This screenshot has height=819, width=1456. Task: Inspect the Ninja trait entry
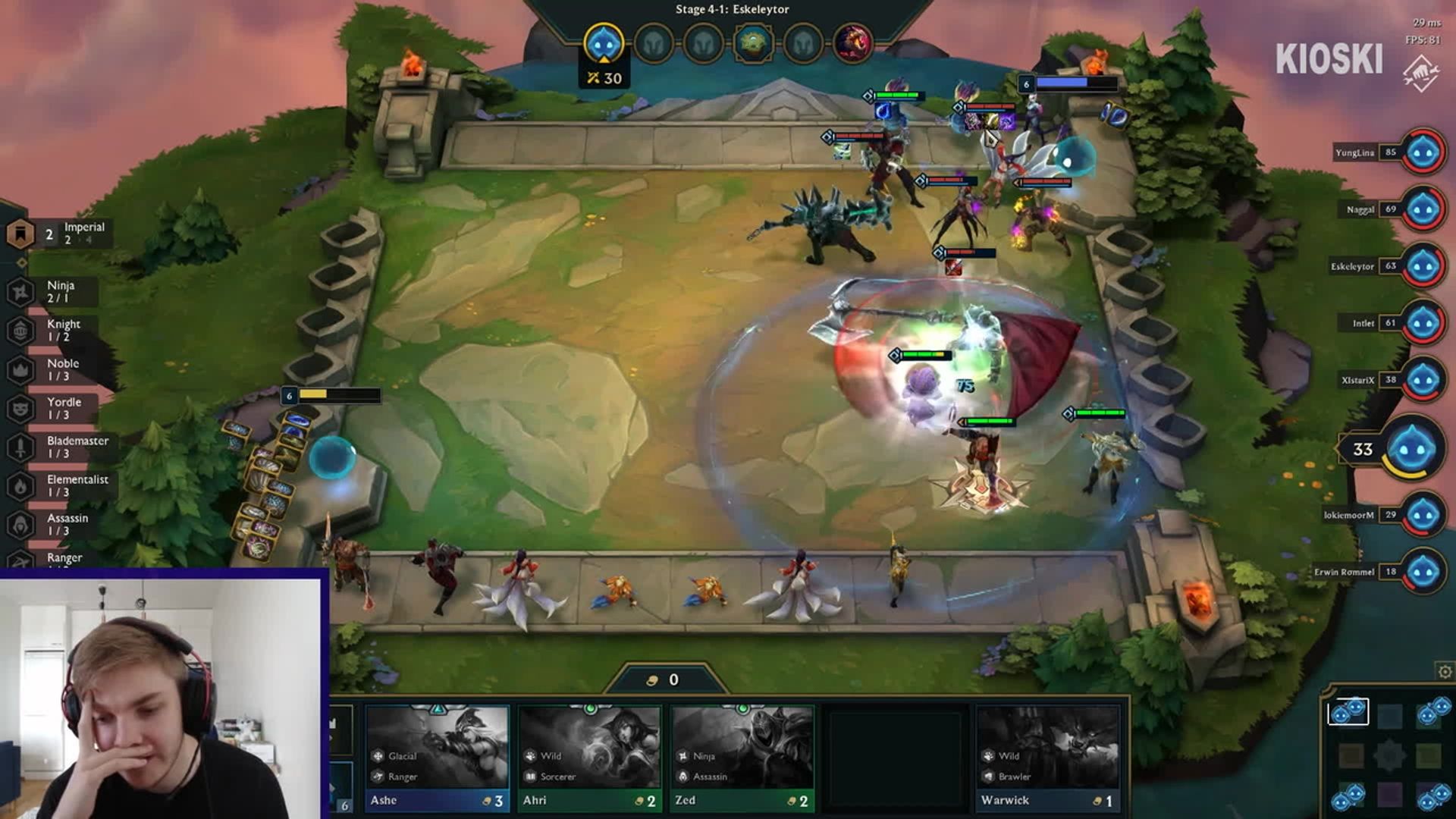[x=53, y=292]
